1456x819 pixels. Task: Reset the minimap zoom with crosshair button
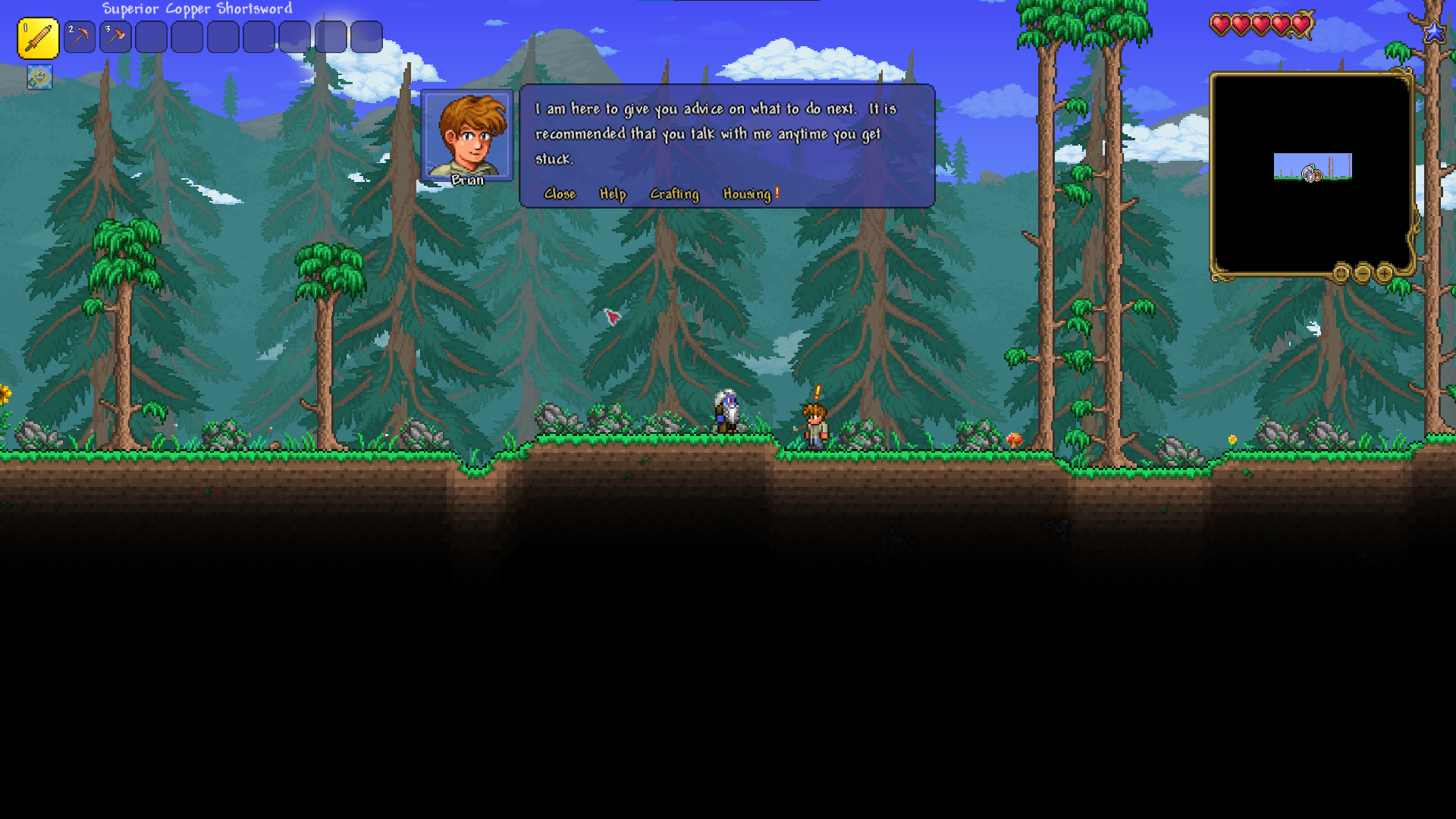[x=1341, y=273]
